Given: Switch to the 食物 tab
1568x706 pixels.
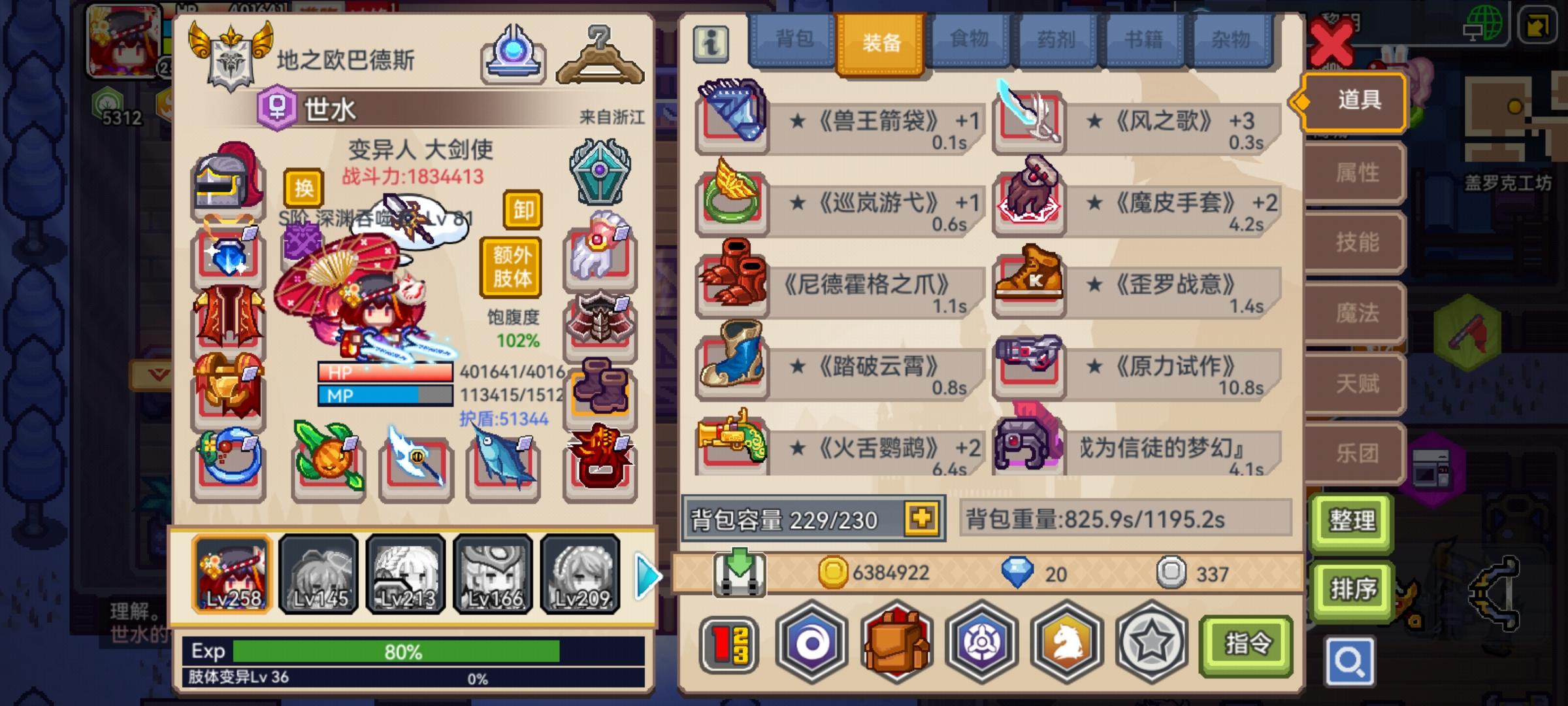Looking at the screenshot, I should pyautogui.click(x=967, y=41).
